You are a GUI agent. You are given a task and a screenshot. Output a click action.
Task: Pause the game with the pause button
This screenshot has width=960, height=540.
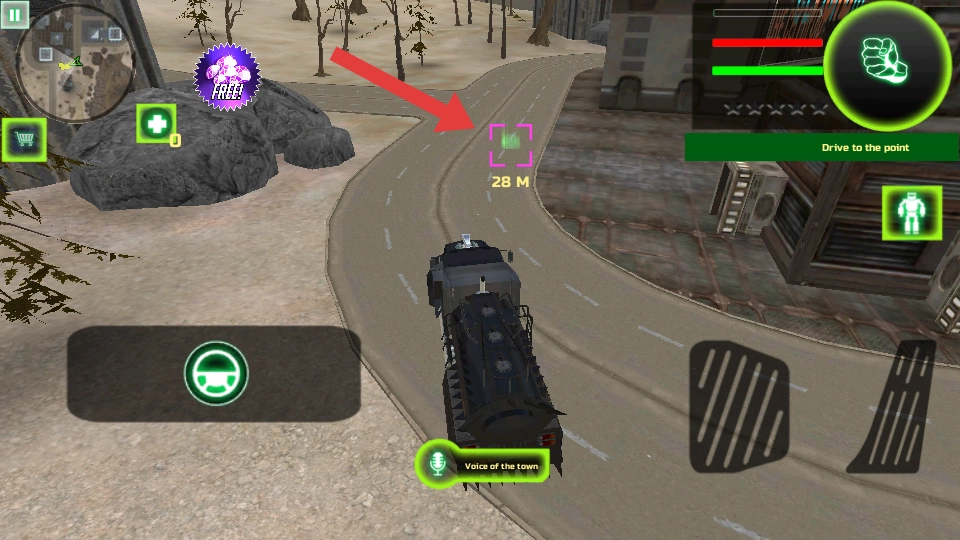pos(14,16)
